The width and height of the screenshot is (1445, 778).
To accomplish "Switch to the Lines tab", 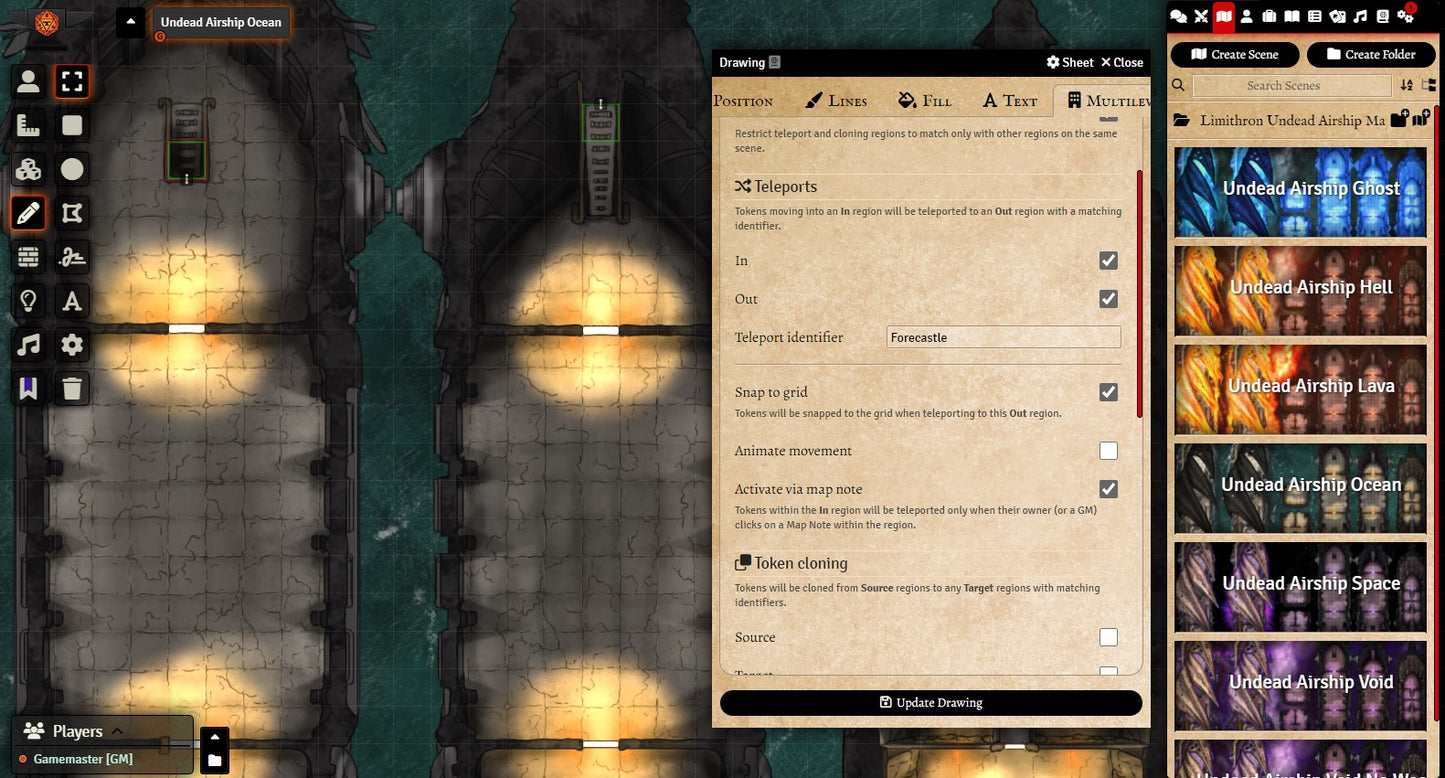I will pos(836,100).
